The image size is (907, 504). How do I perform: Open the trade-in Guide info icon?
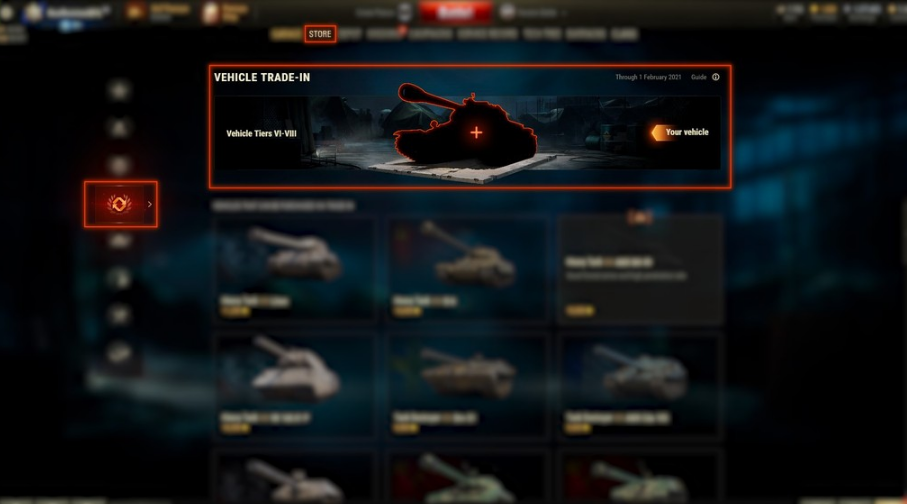coord(716,77)
